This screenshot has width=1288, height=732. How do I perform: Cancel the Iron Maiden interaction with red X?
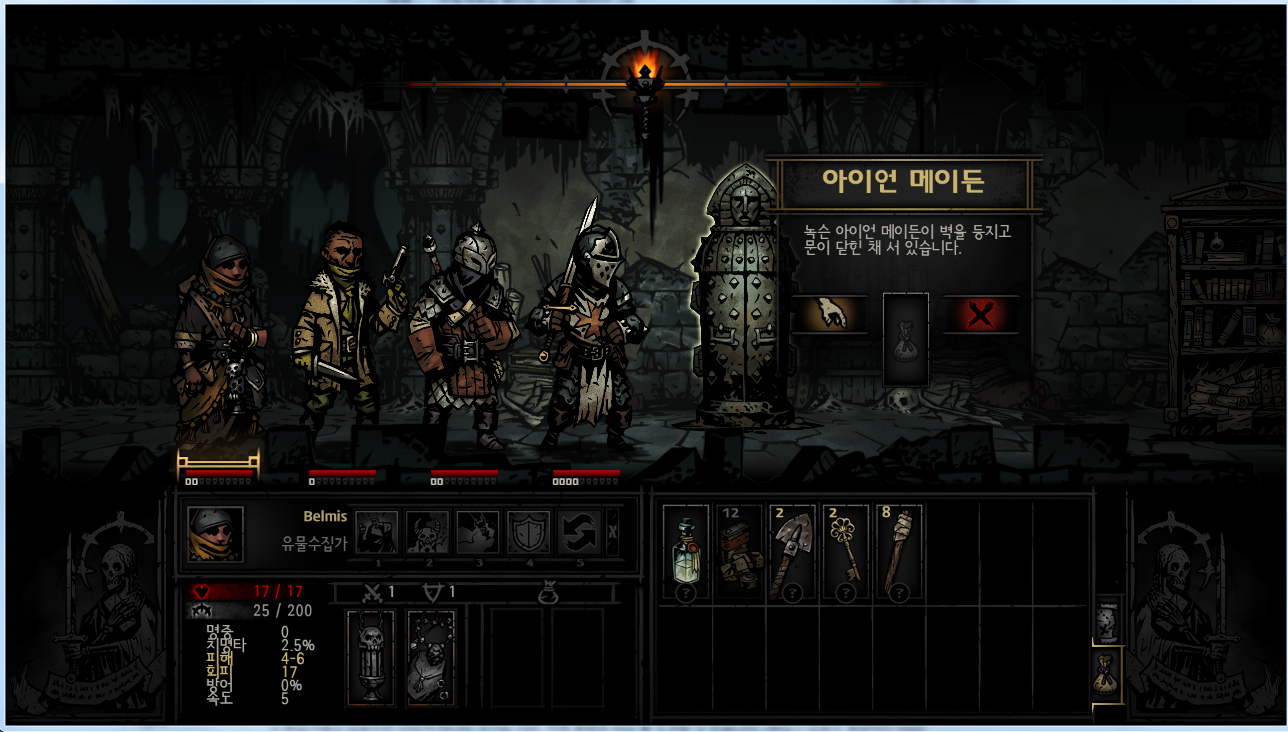click(980, 316)
